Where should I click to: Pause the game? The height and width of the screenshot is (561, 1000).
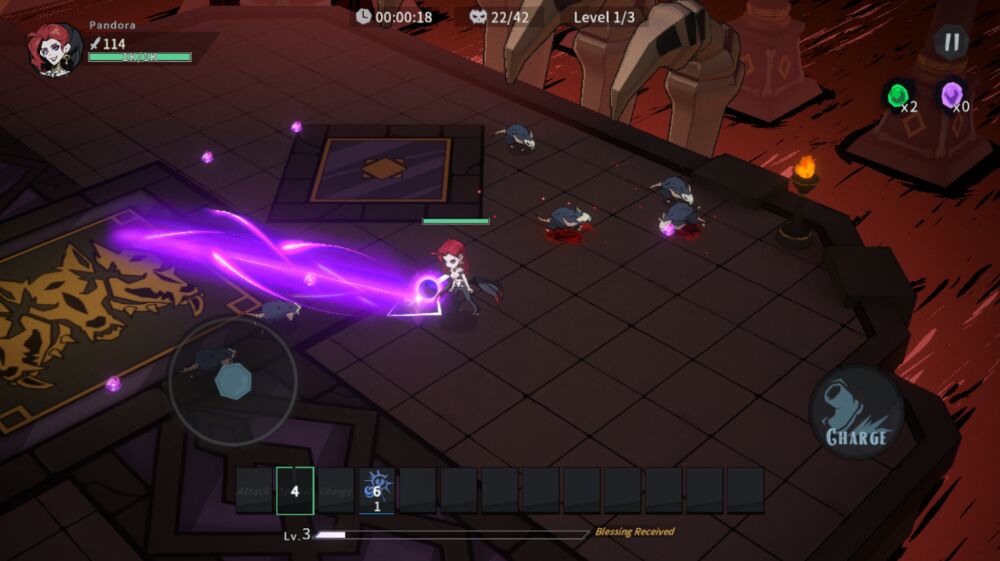951,42
